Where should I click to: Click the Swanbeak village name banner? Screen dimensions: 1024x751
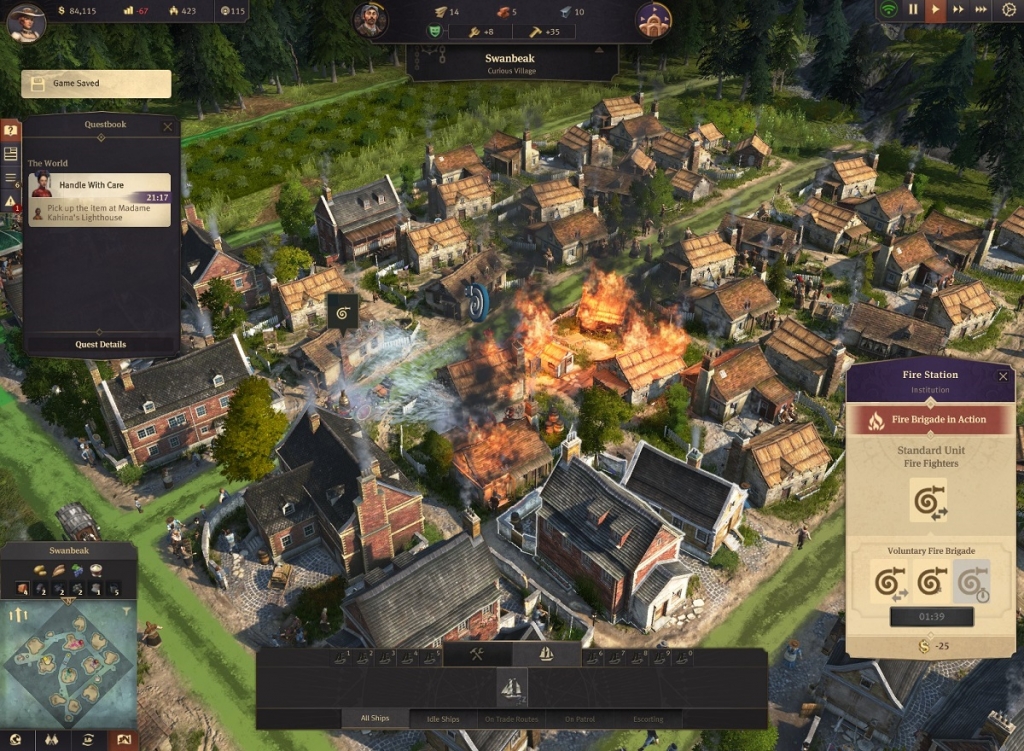pos(511,63)
